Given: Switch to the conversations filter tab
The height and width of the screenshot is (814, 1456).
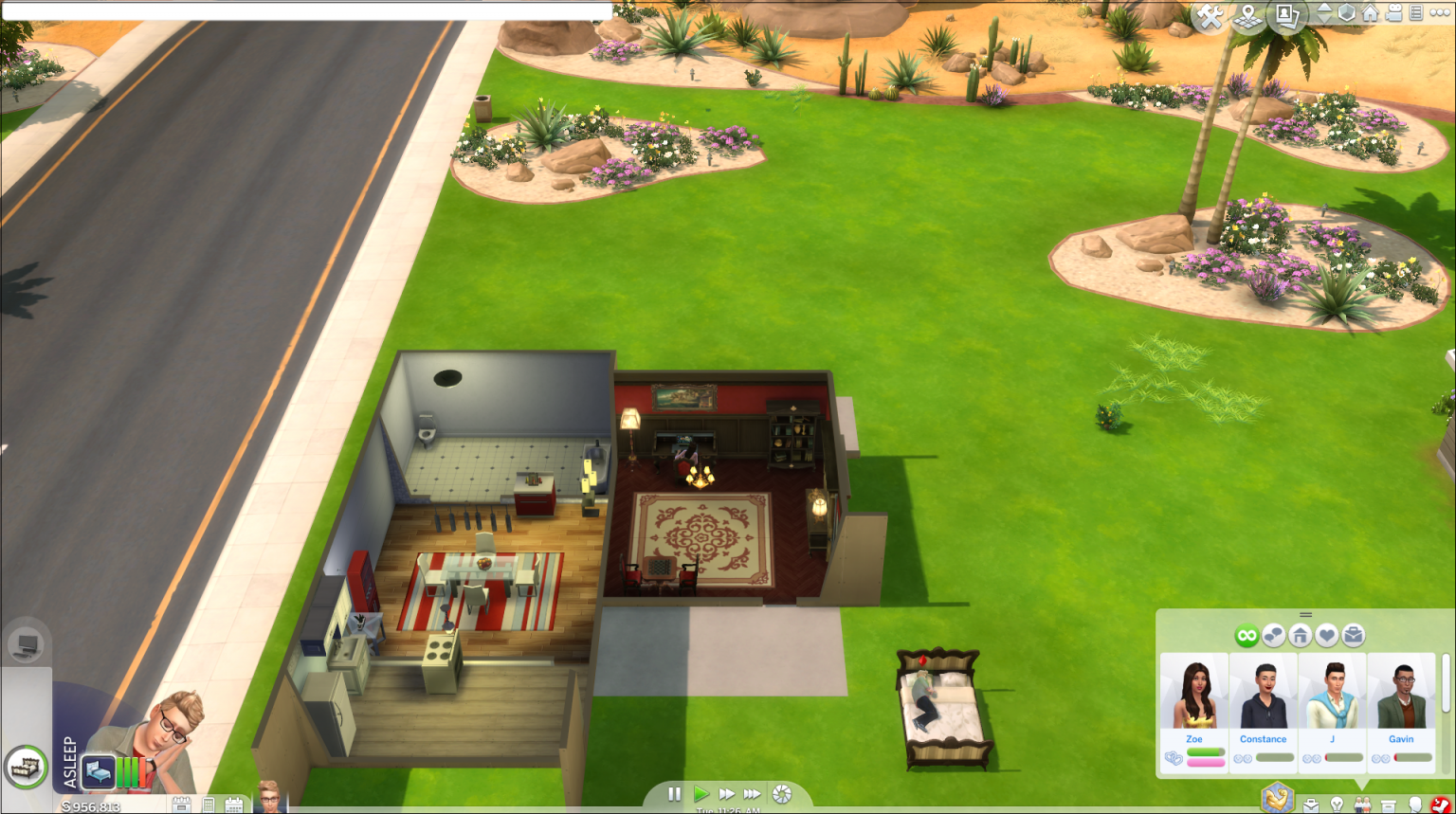Looking at the screenshot, I should (x=1273, y=635).
